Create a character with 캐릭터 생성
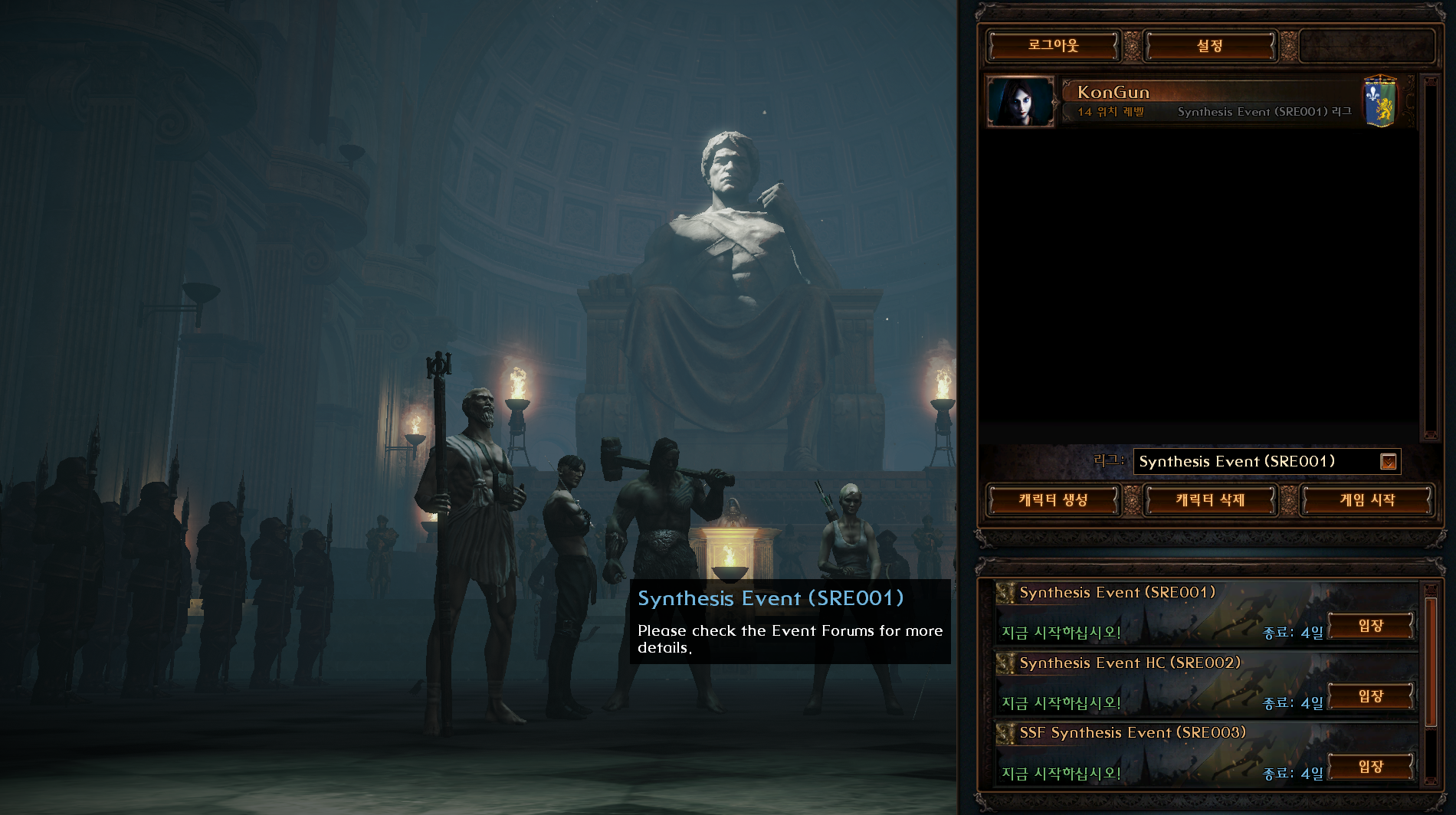Viewport: 1456px width, 815px height. [x=1053, y=500]
